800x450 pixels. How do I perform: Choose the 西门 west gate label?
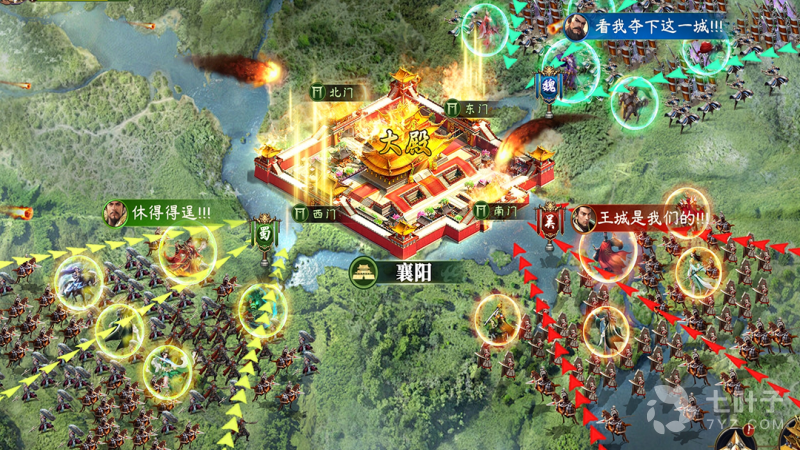317,213
